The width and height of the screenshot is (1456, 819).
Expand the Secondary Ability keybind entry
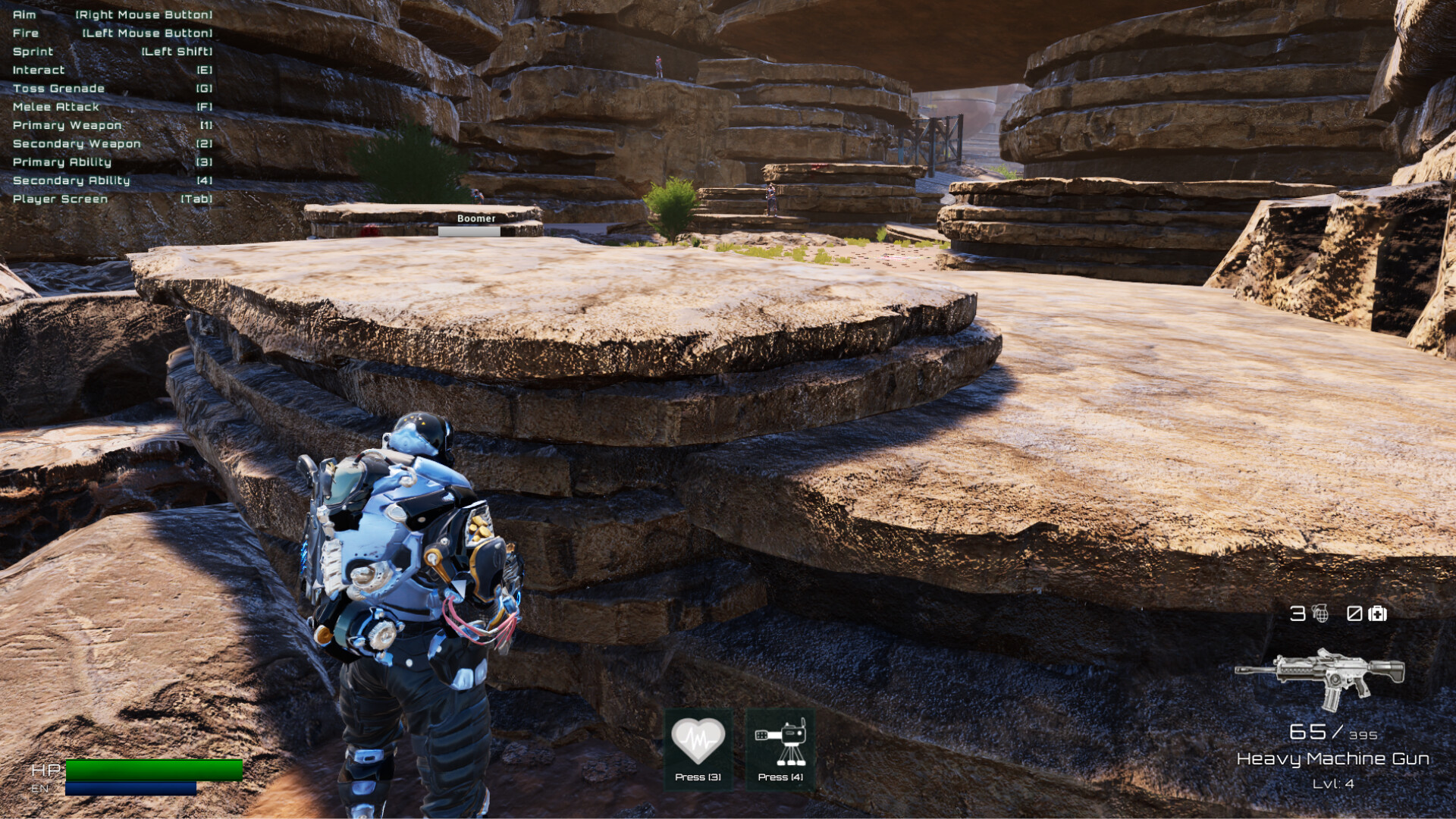(x=114, y=180)
